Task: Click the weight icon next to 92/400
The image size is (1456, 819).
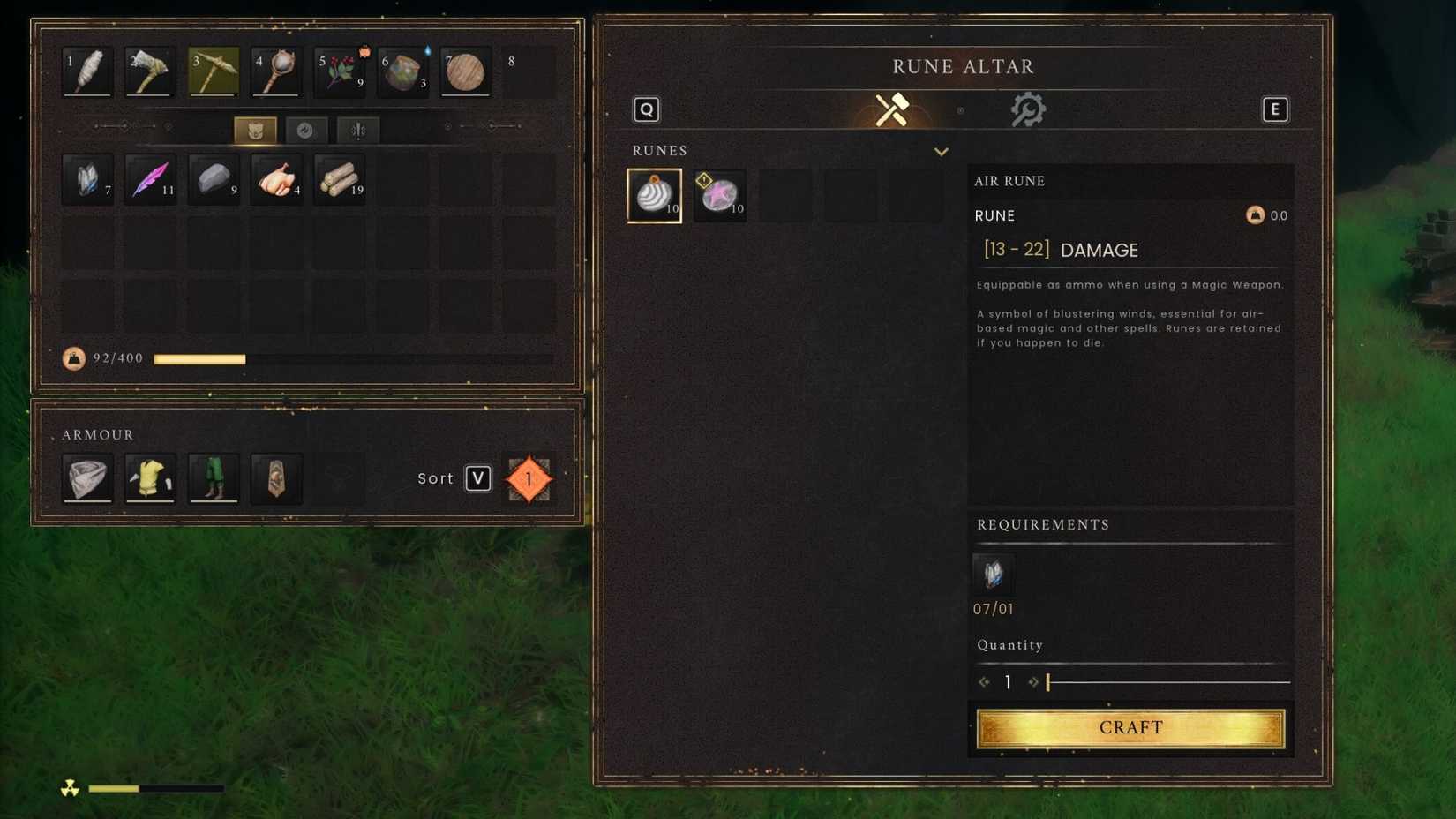Action: point(74,358)
